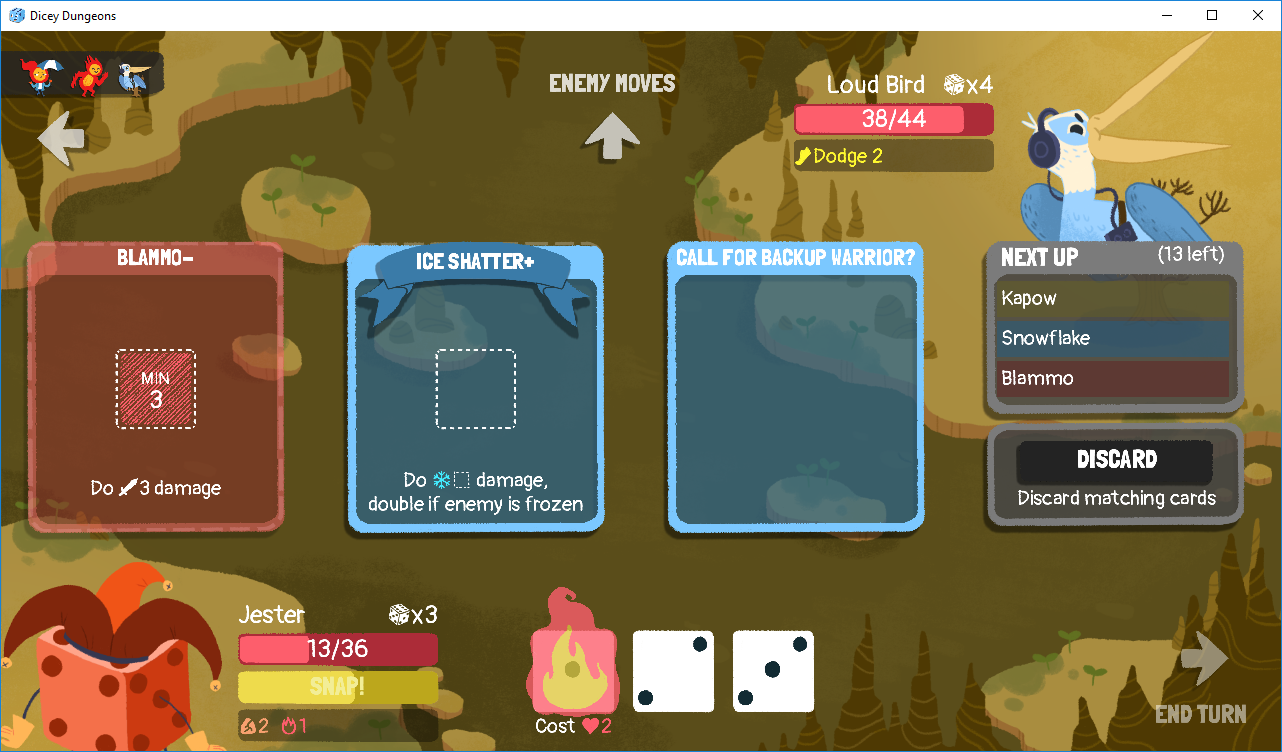Select the first flame enemy in the lineup
The height and width of the screenshot is (752, 1282).
38,78
